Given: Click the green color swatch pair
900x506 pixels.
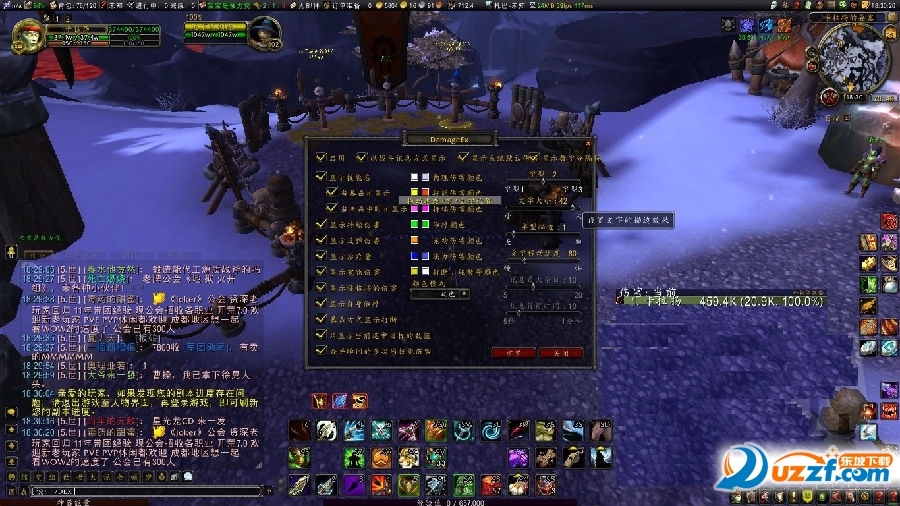Looking at the screenshot, I should tap(419, 224).
